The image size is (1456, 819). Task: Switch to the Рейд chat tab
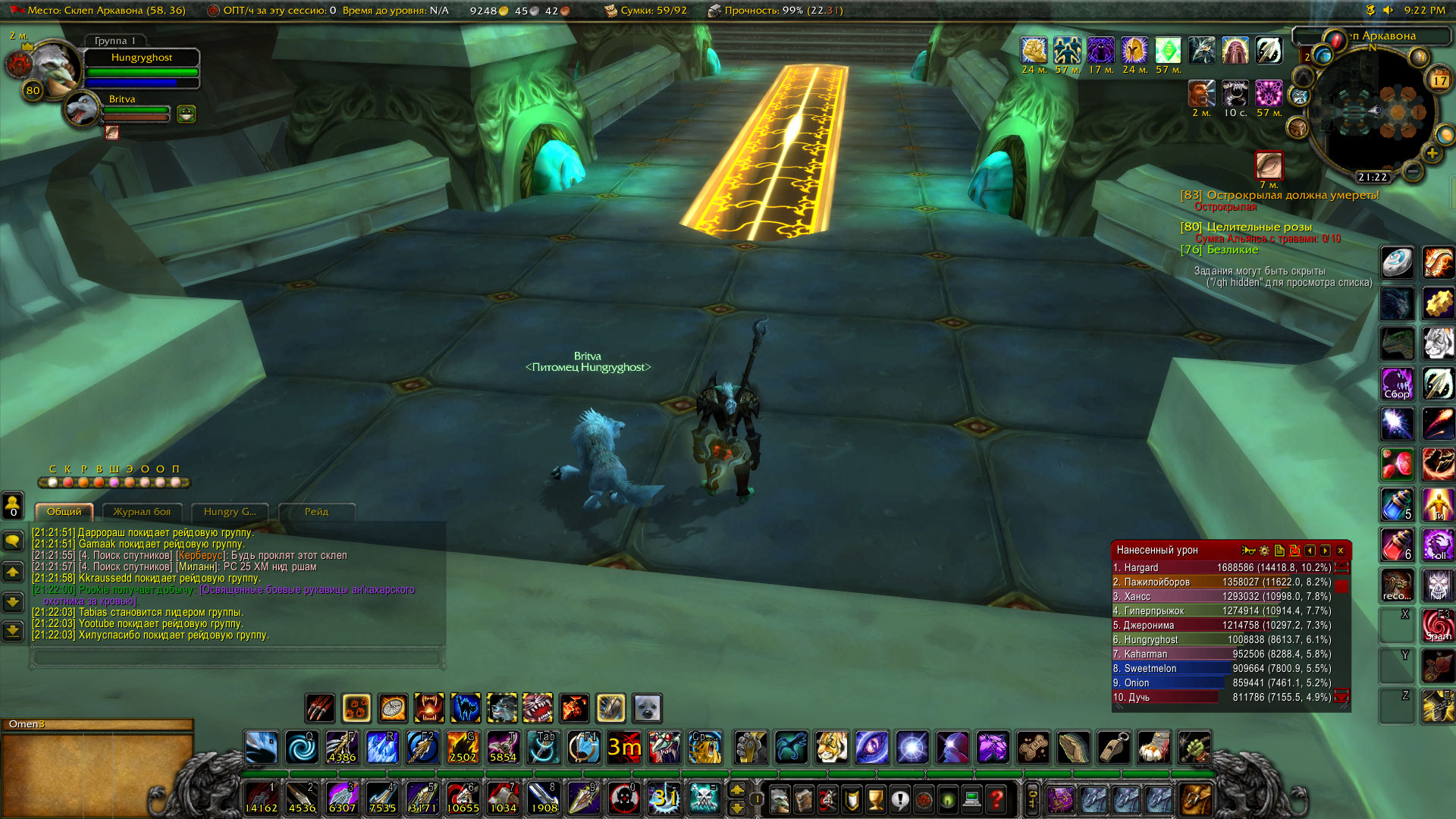point(317,512)
